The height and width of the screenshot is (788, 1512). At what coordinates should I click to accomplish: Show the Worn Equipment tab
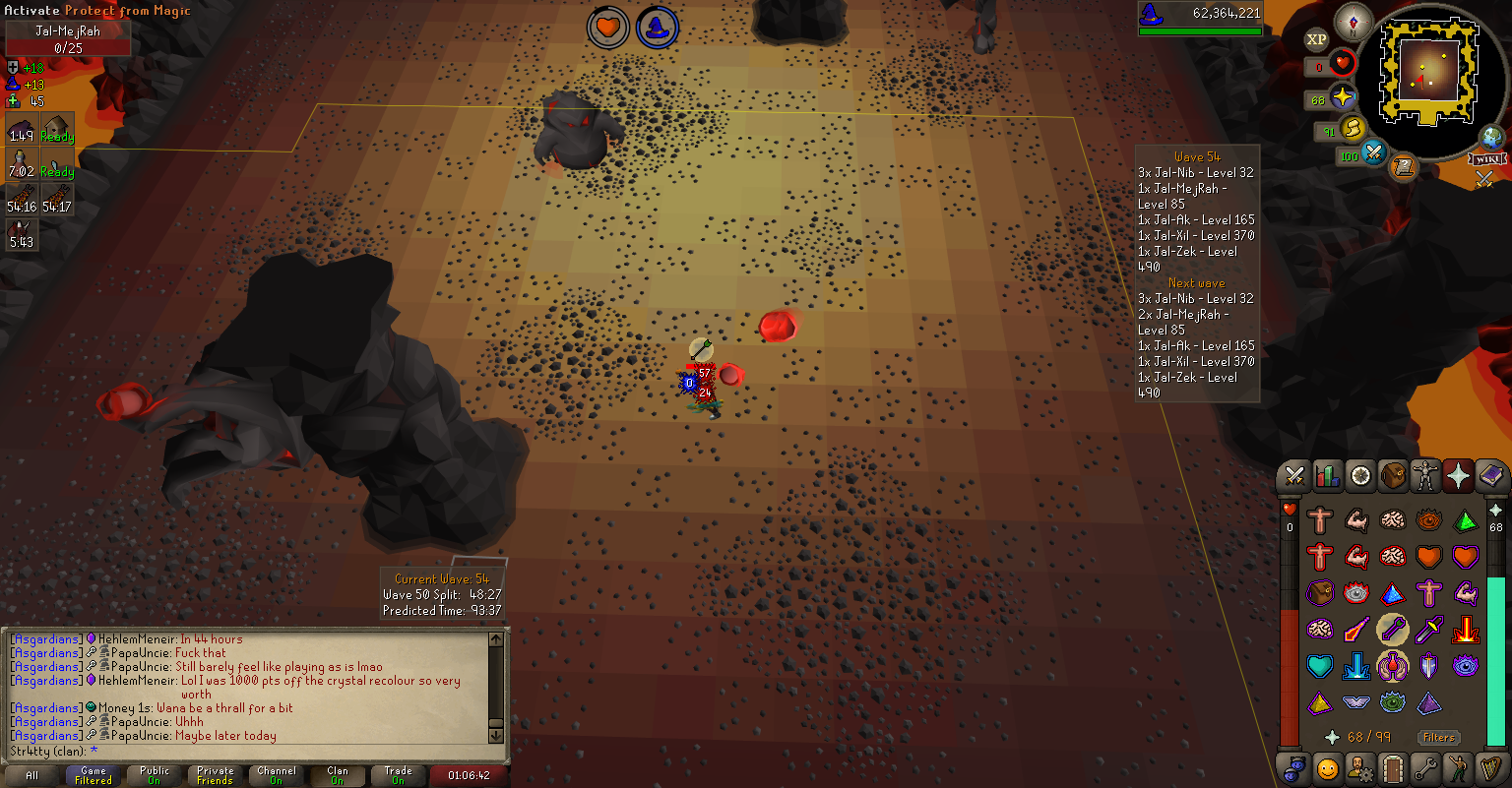(x=1424, y=477)
